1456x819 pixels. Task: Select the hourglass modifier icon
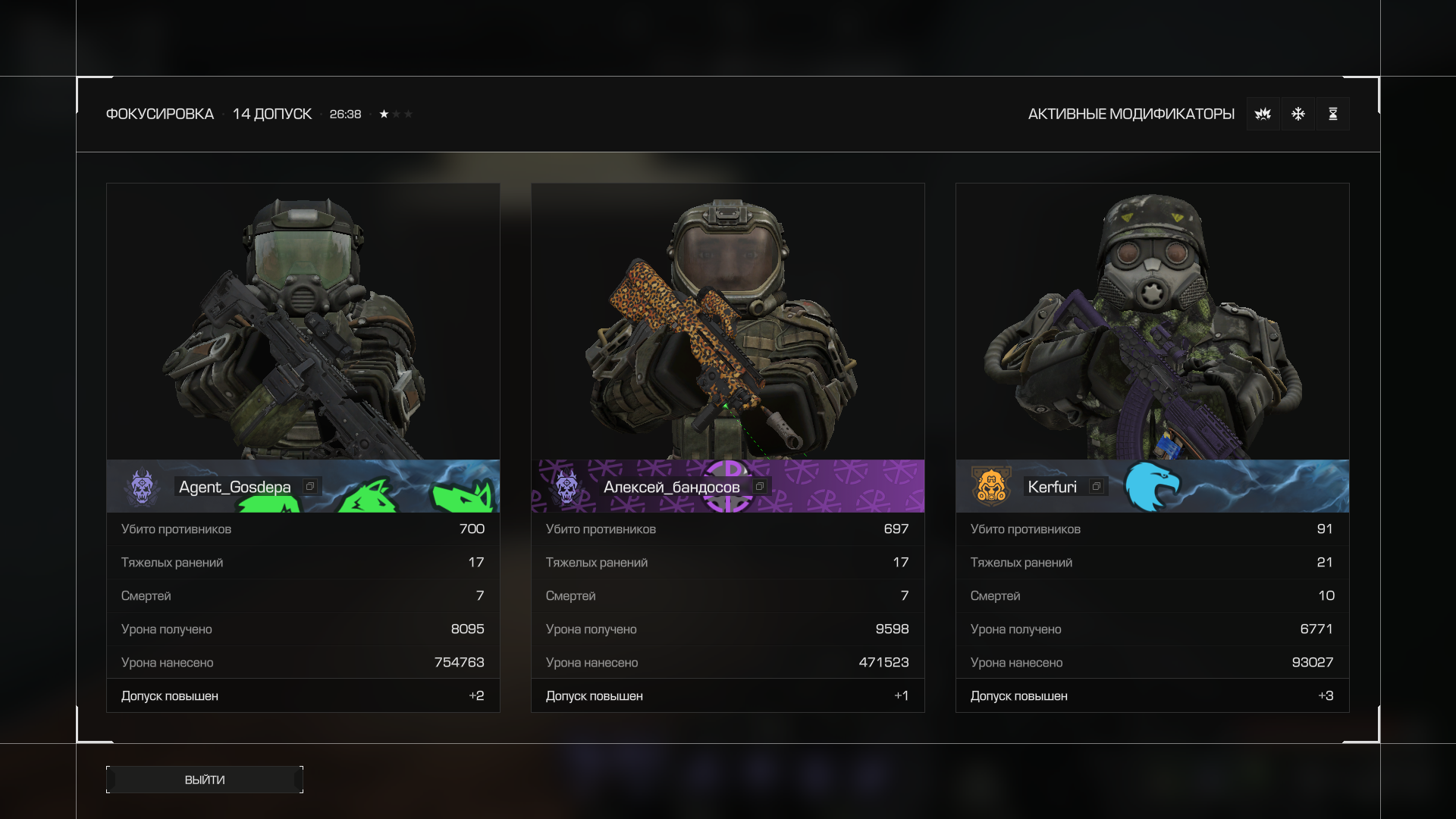coord(1333,114)
